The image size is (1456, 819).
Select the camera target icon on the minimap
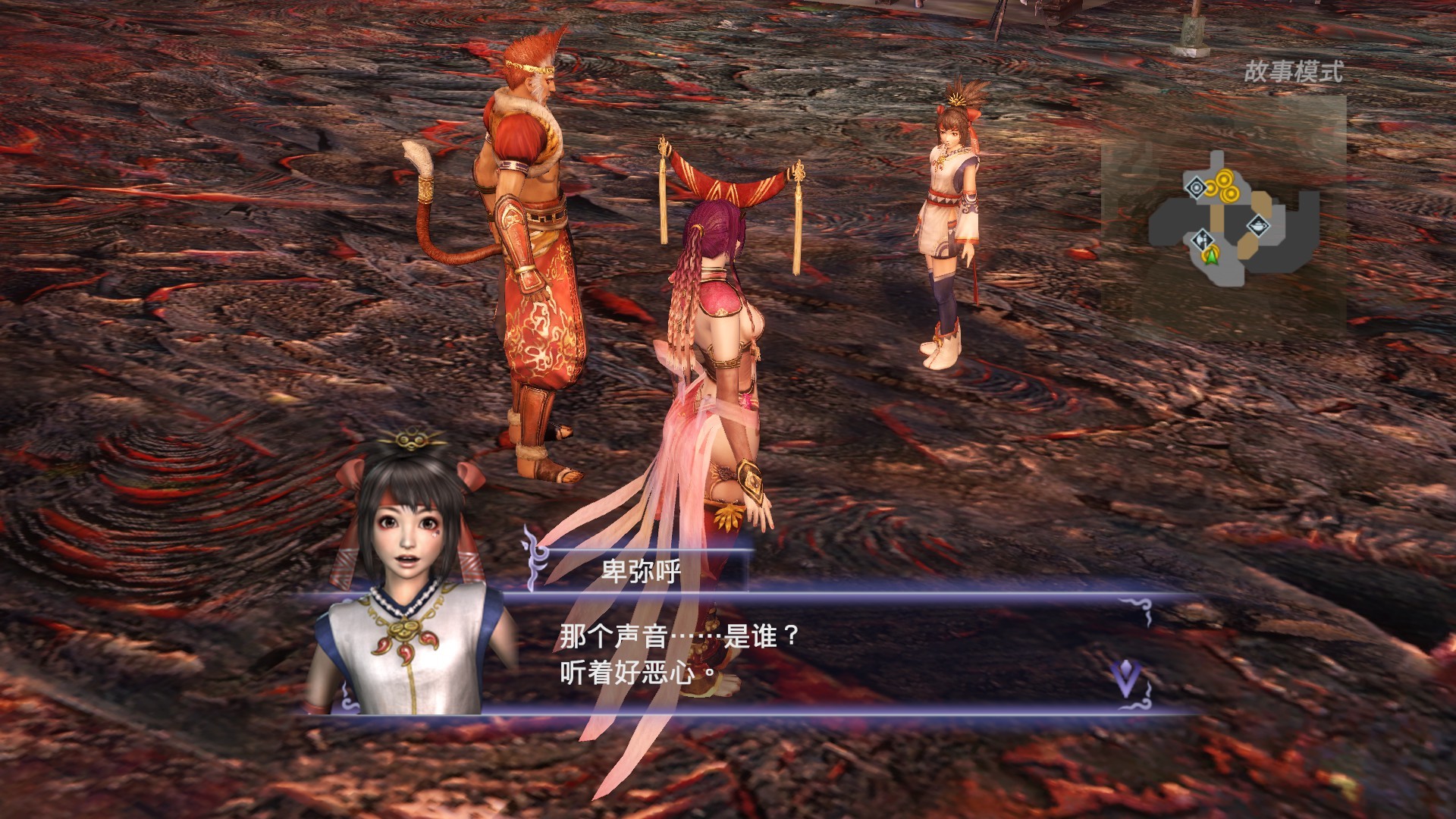tap(1195, 187)
